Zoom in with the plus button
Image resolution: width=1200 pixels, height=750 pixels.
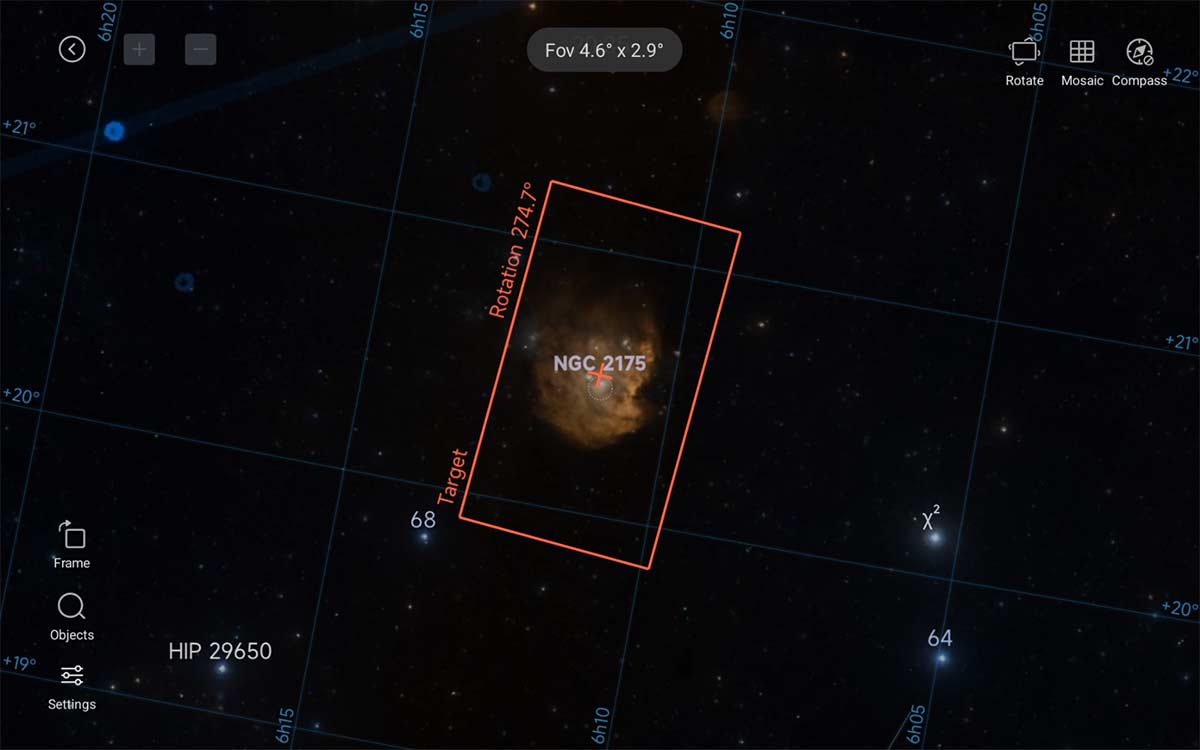(x=139, y=49)
